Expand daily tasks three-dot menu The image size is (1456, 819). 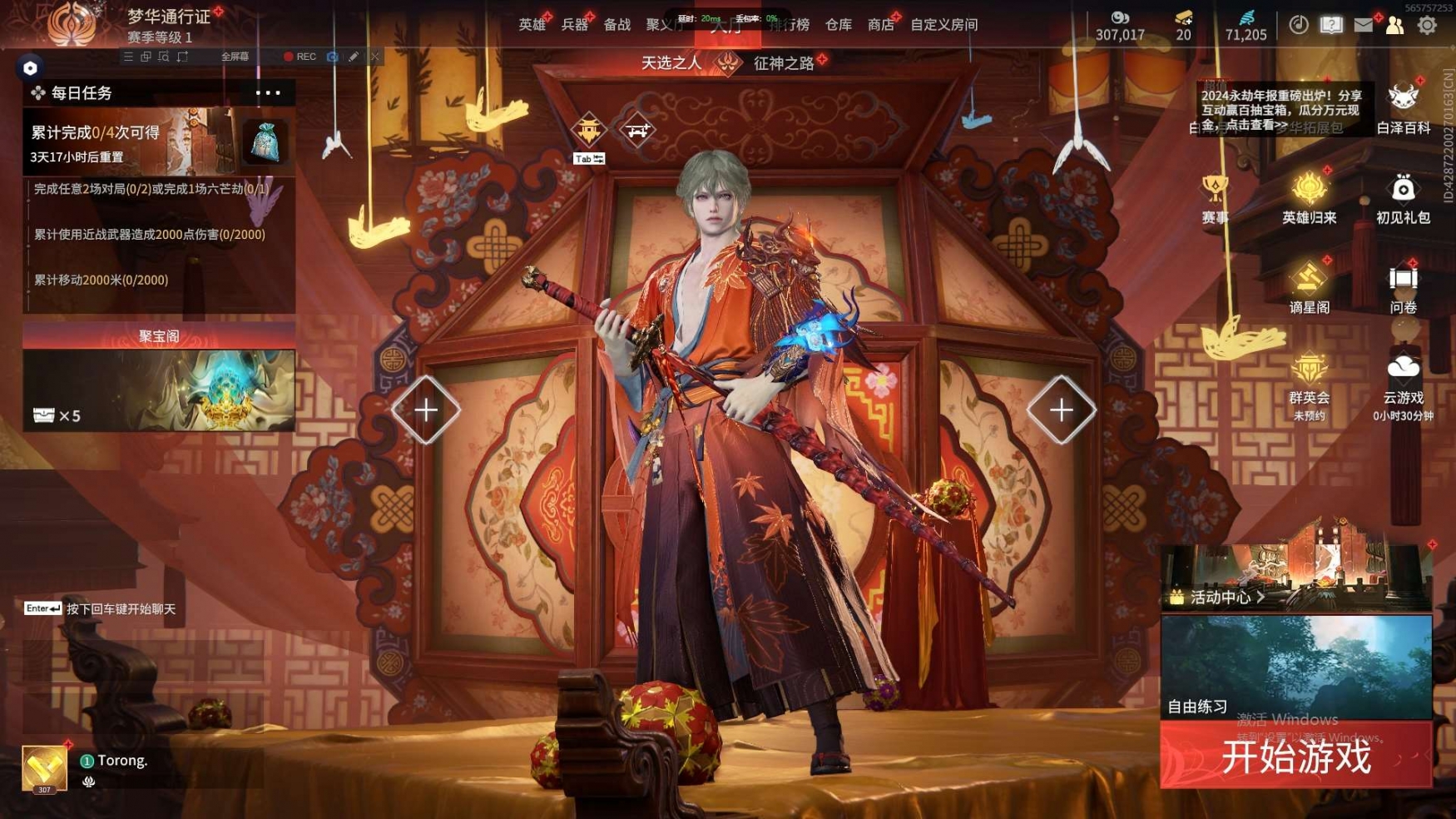tap(268, 92)
